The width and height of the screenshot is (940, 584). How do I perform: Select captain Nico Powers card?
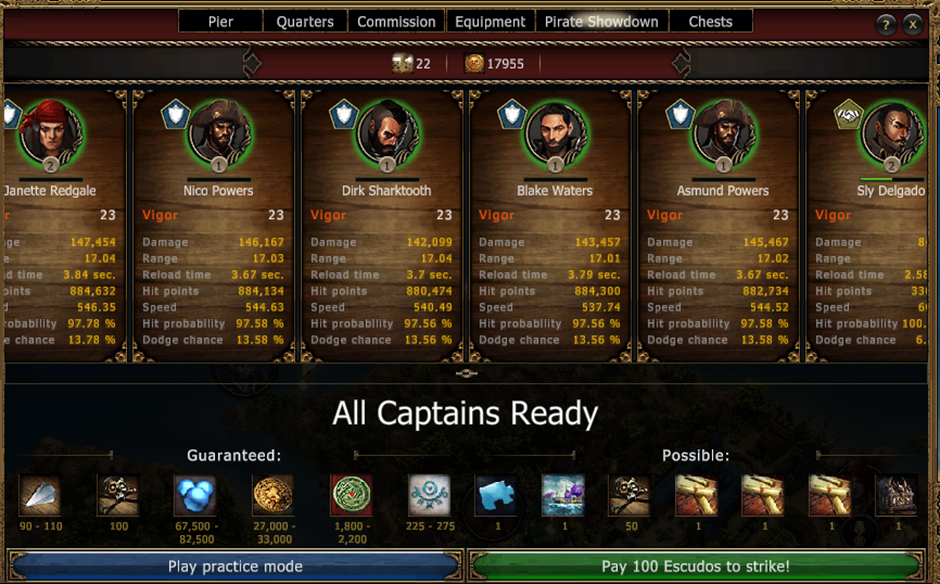[218, 220]
